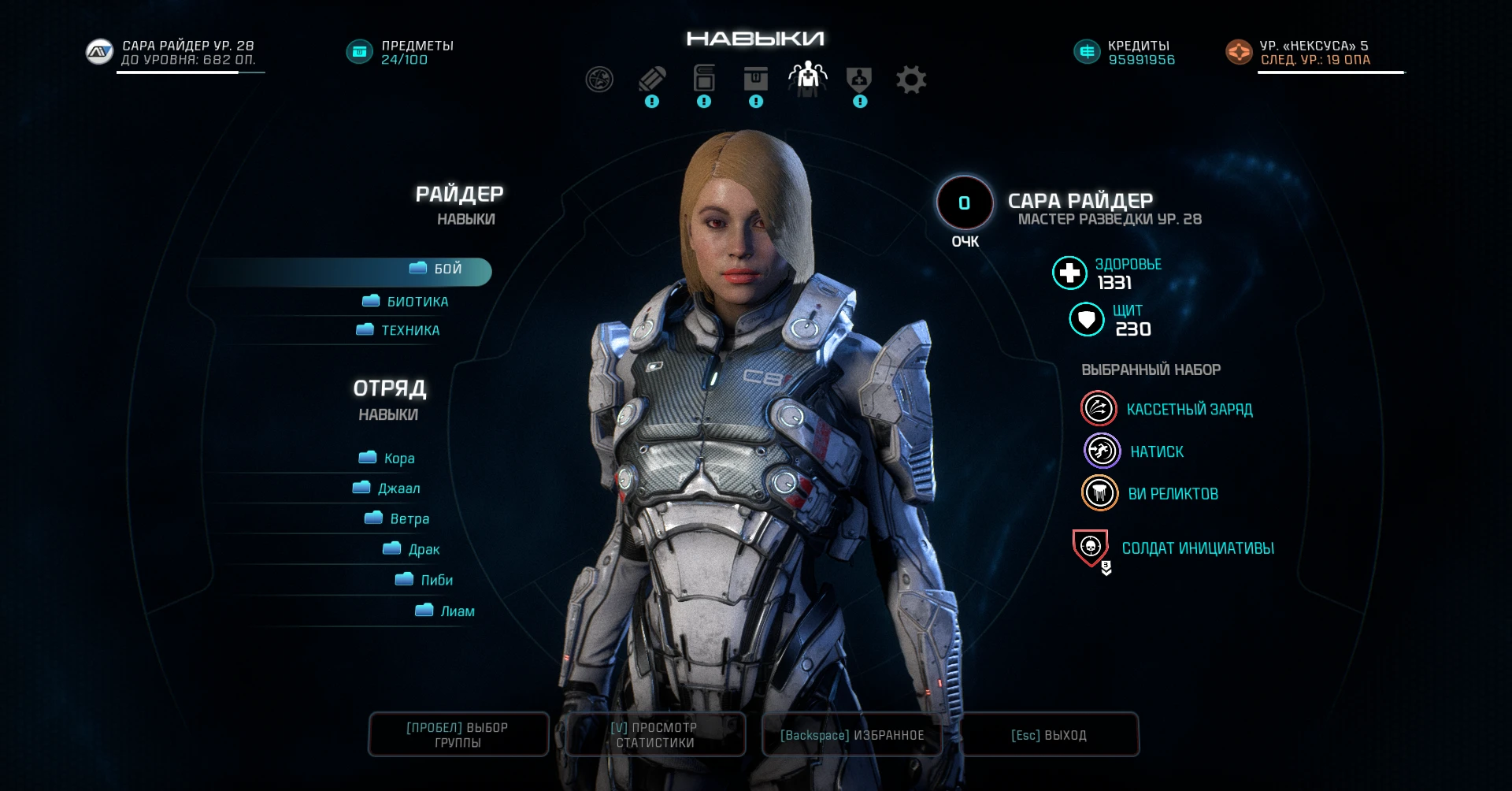Image resolution: width=1512 pixels, height=791 pixels.
Task: Open the codex book icon
Action: click(x=703, y=79)
